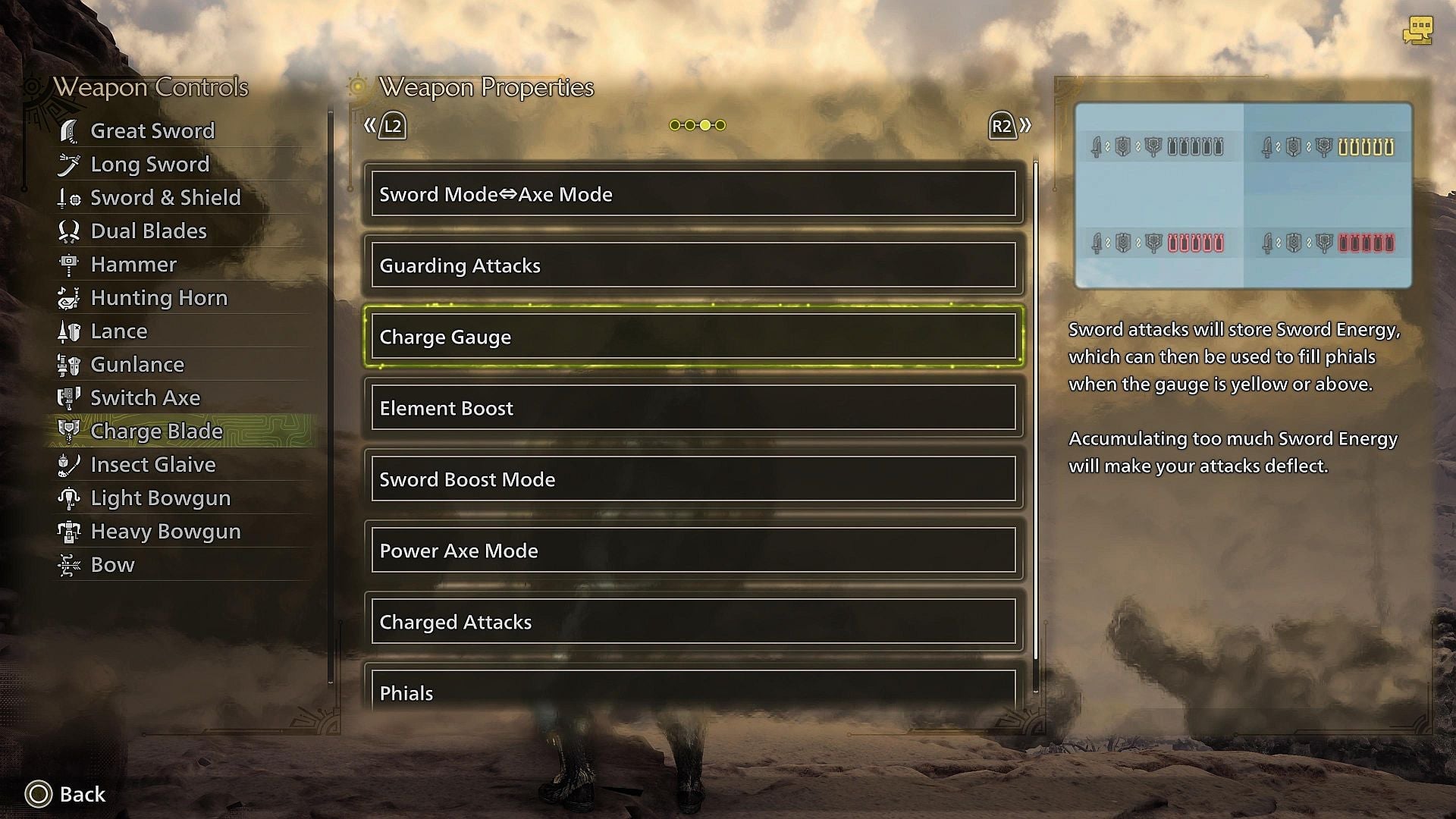This screenshot has height=819, width=1456.
Task: Select the Hunting Horn icon
Action: [x=71, y=297]
